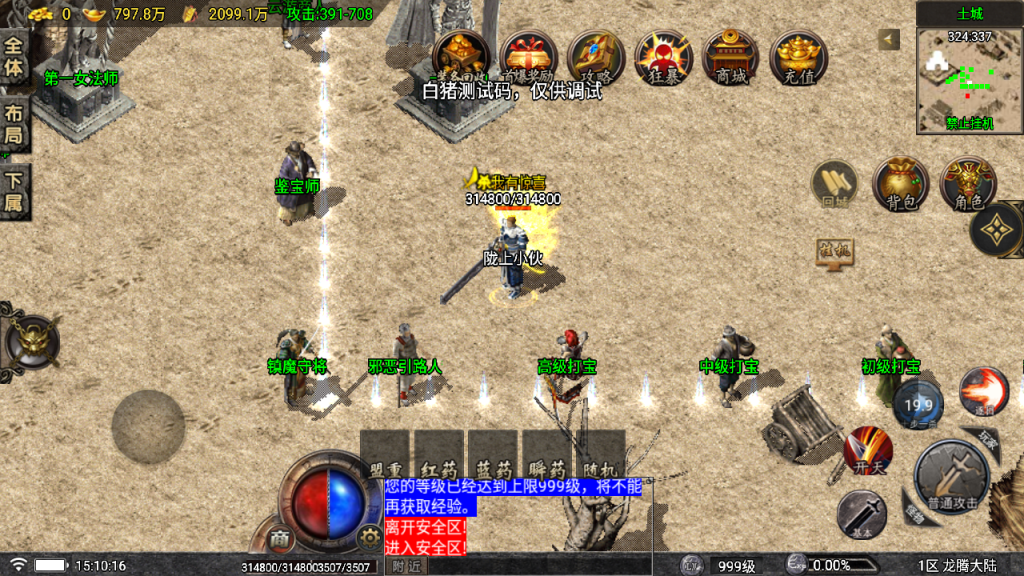Open the 角色 character sheet

[x=968, y=185]
